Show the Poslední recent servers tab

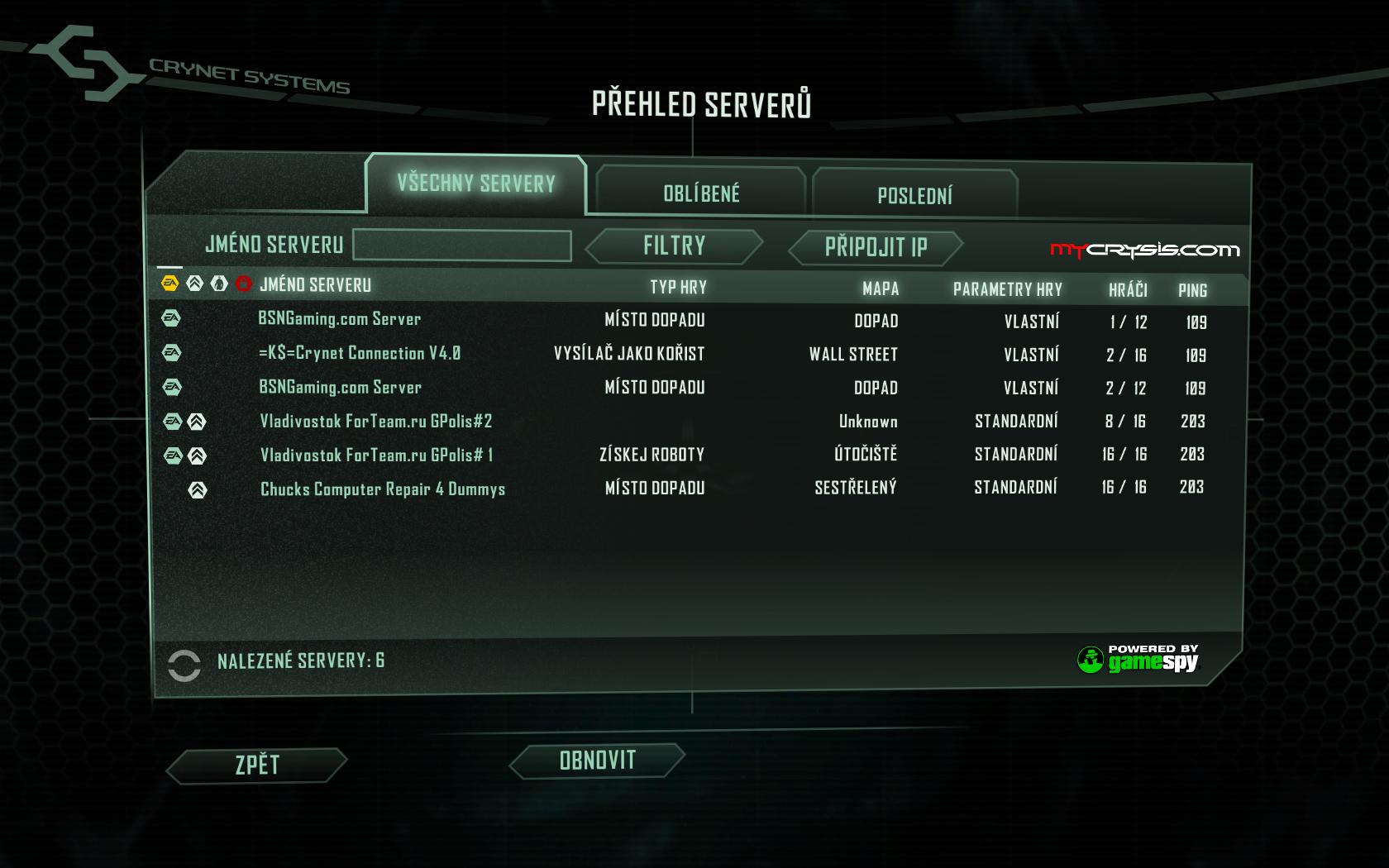[914, 196]
